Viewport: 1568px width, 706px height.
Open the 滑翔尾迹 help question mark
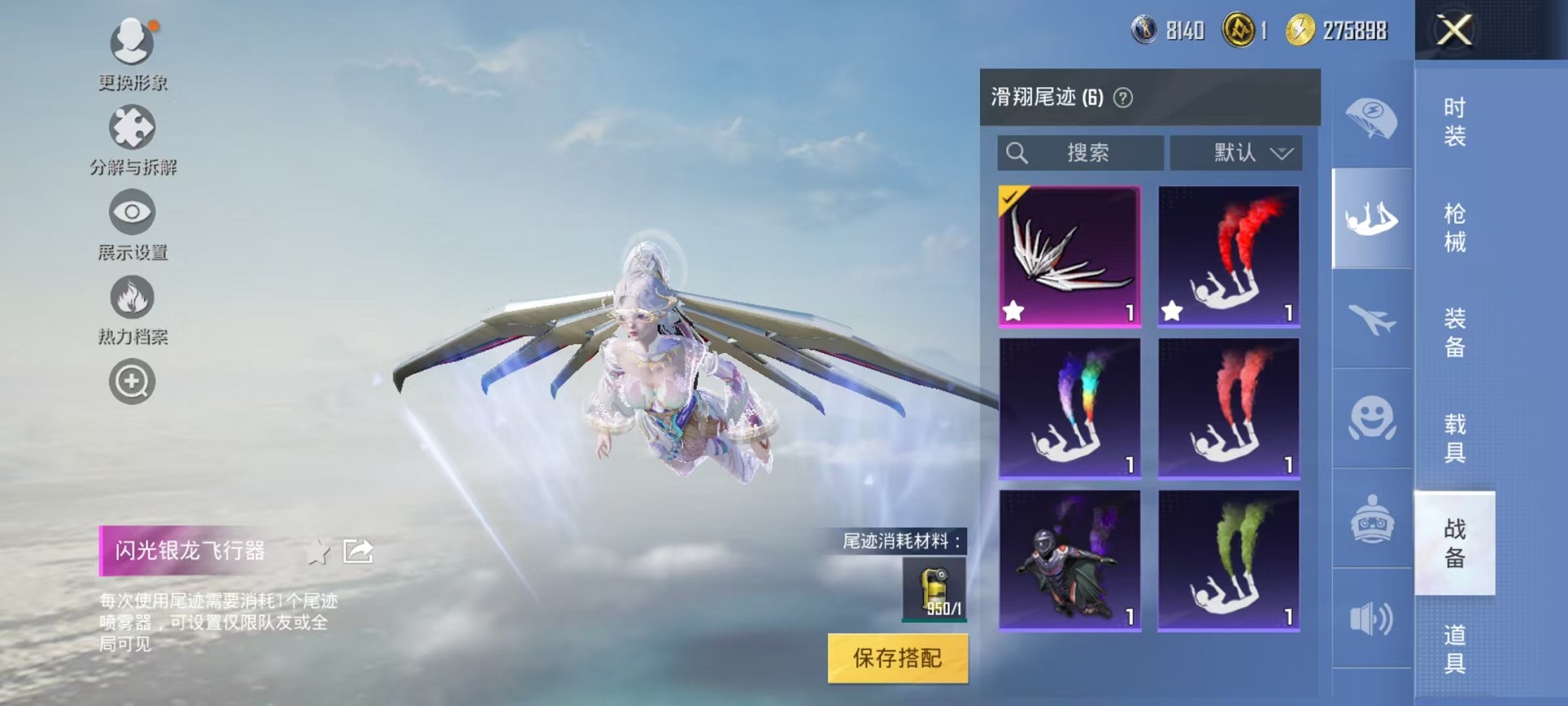click(x=1123, y=98)
